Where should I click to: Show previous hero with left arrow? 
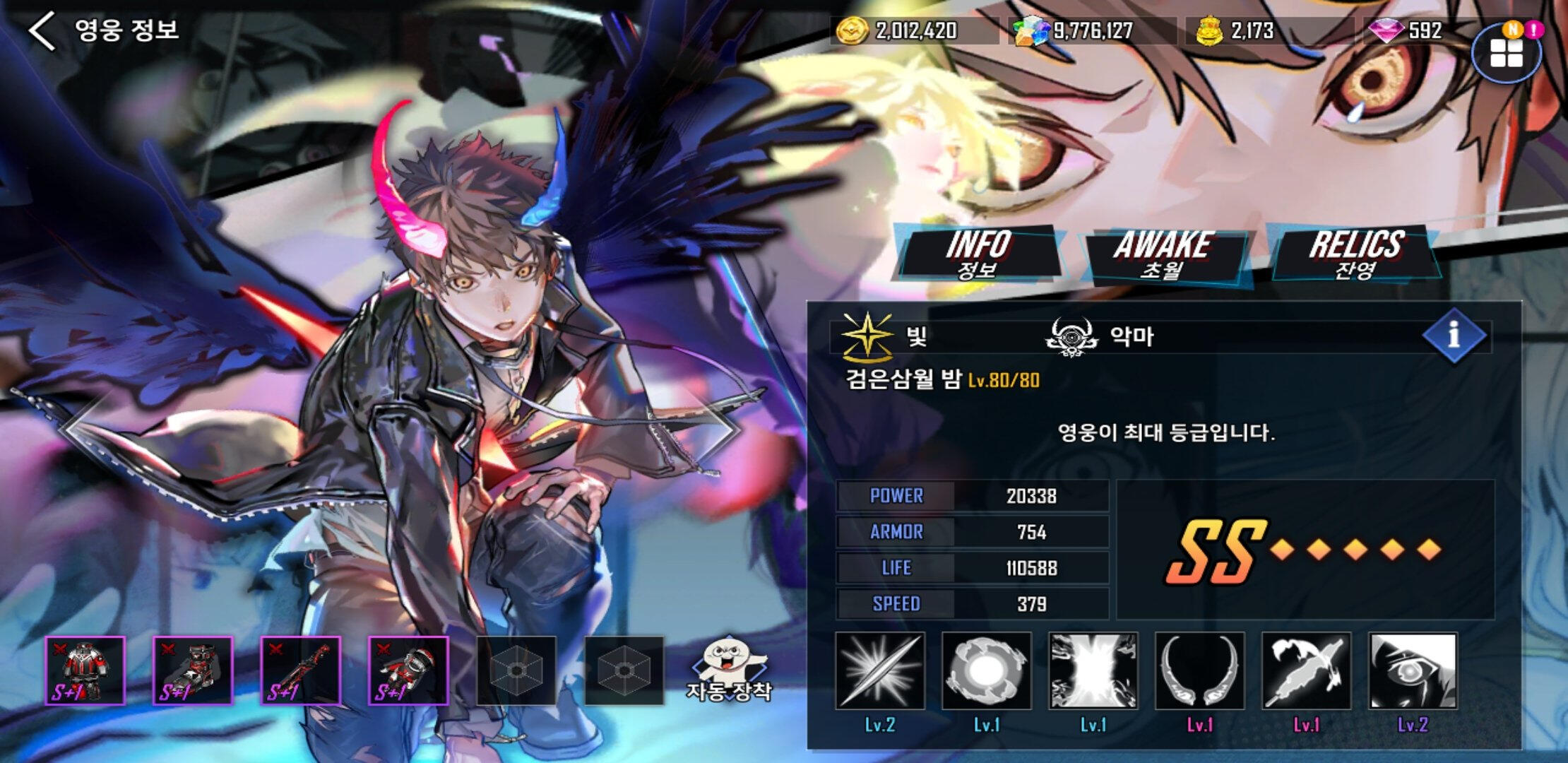(x=78, y=427)
